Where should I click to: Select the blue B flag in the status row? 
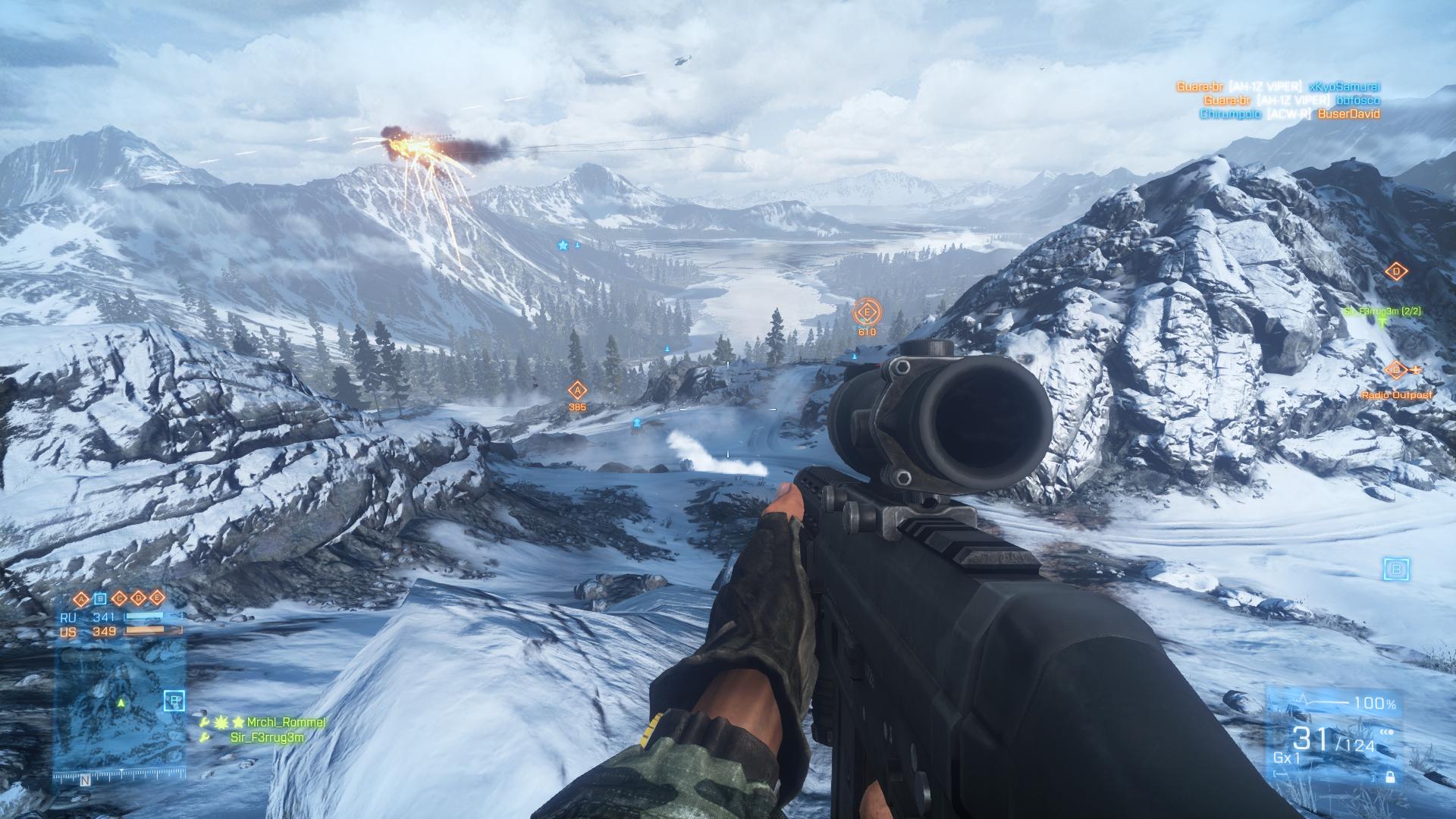100,598
